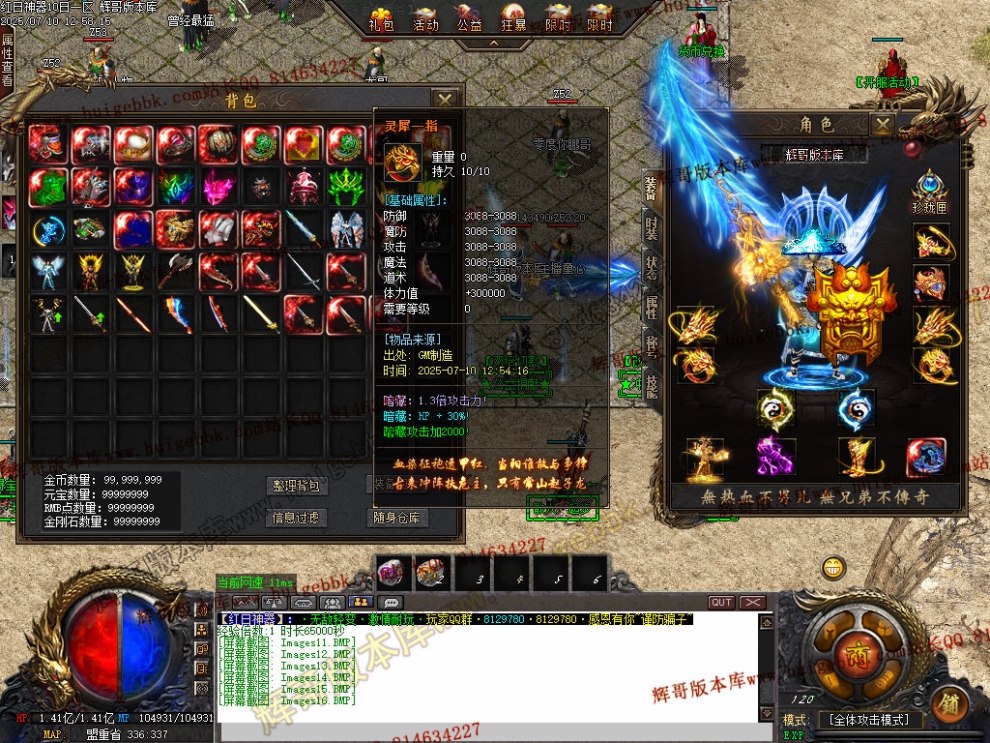Toggle the 全体攻击模式 attack mode

866,720
